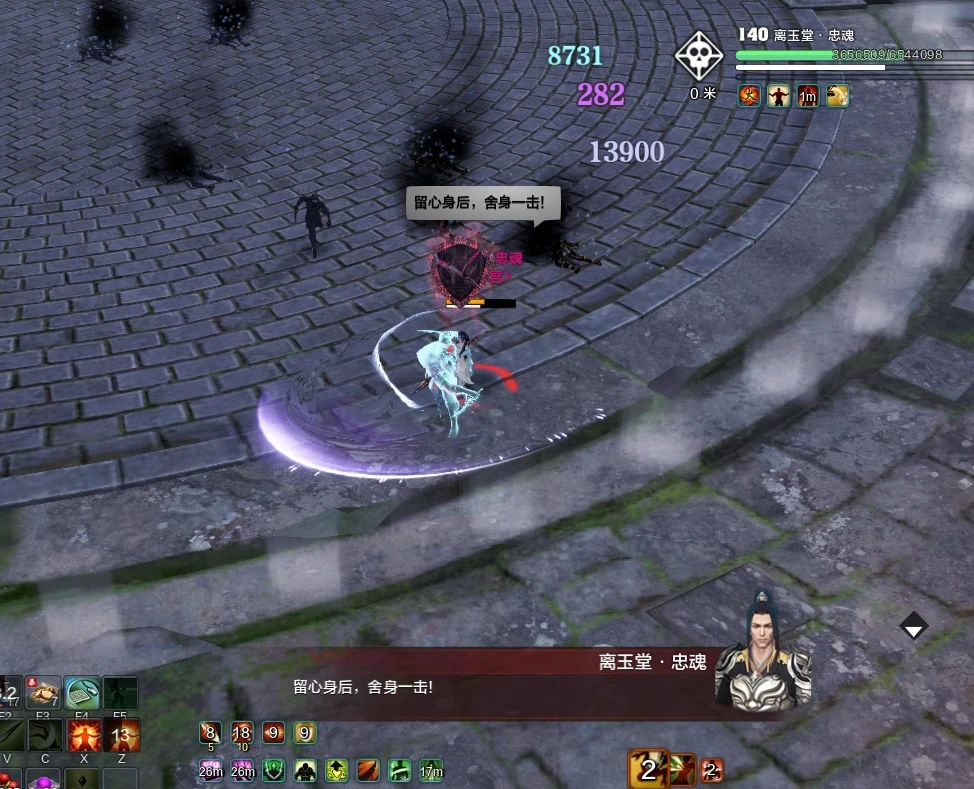
Task: Select the green shield buff icon
Action: coord(273,770)
